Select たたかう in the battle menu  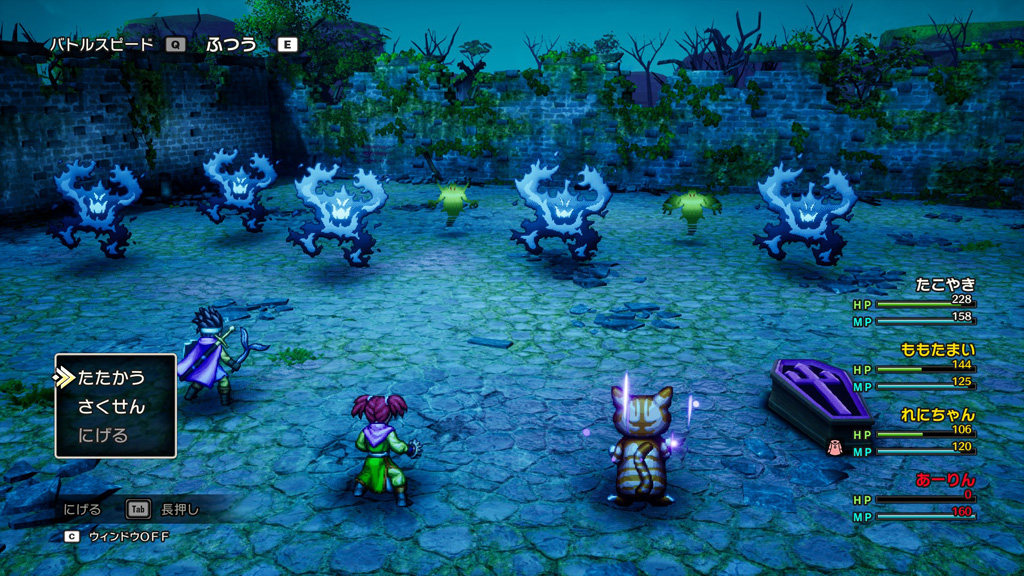pyautogui.click(x=111, y=378)
